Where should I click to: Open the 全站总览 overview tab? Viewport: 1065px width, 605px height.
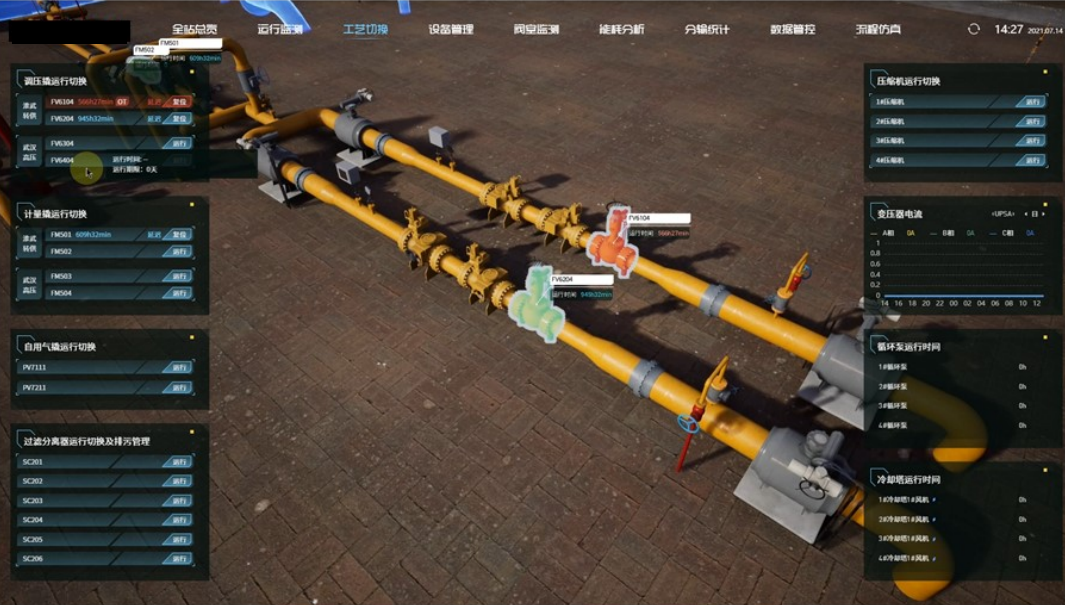(194, 29)
